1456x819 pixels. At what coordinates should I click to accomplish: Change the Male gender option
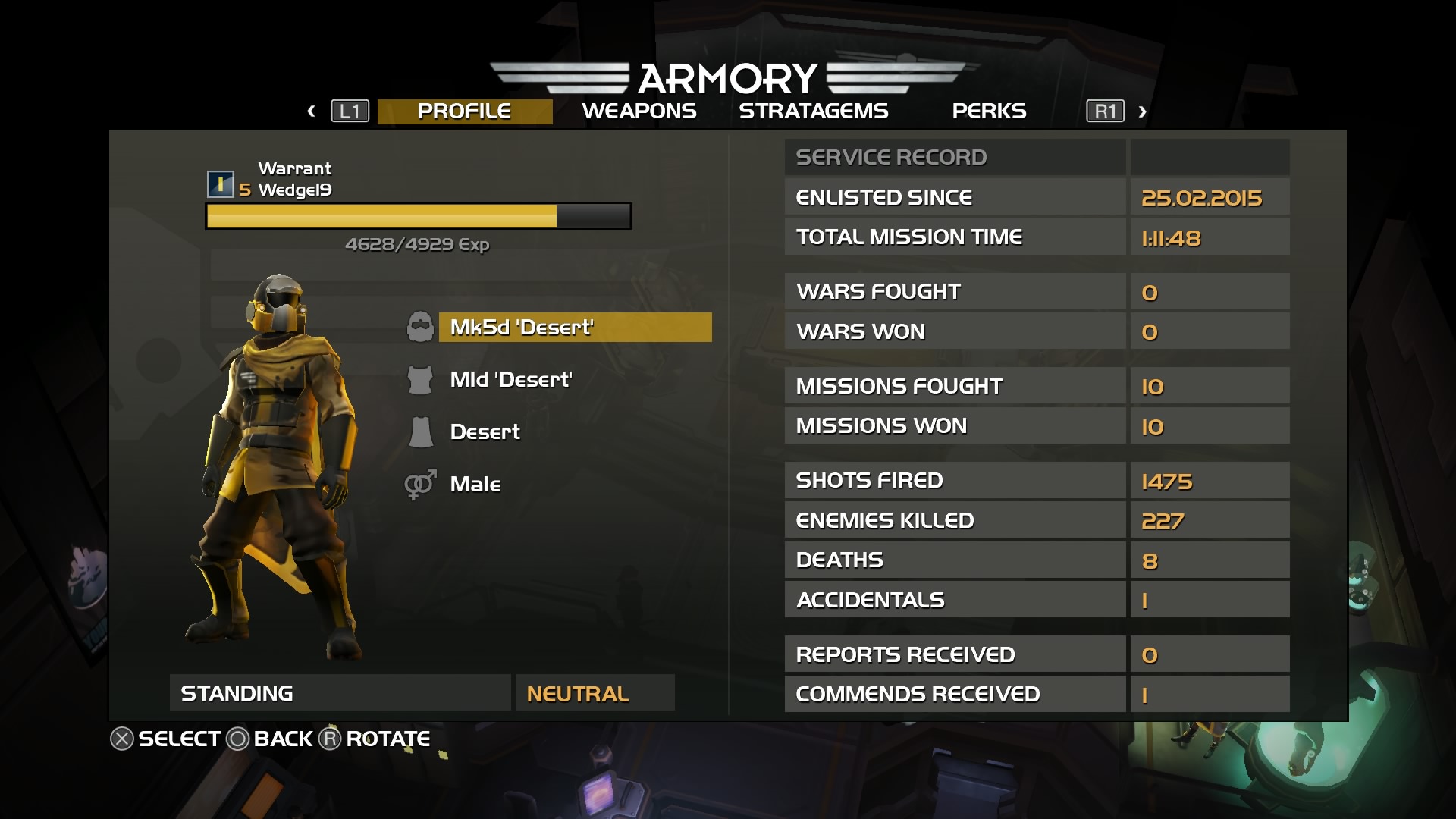pos(475,484)
